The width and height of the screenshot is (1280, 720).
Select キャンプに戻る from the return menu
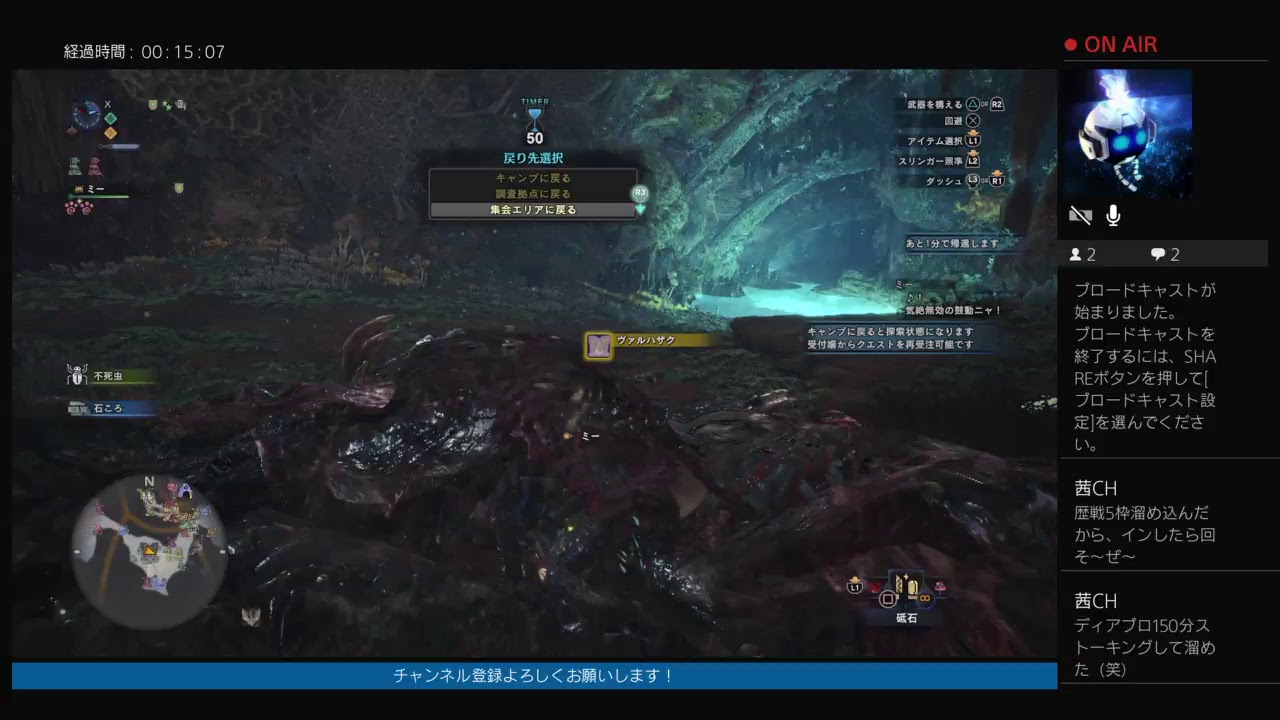tap(532, 178)
